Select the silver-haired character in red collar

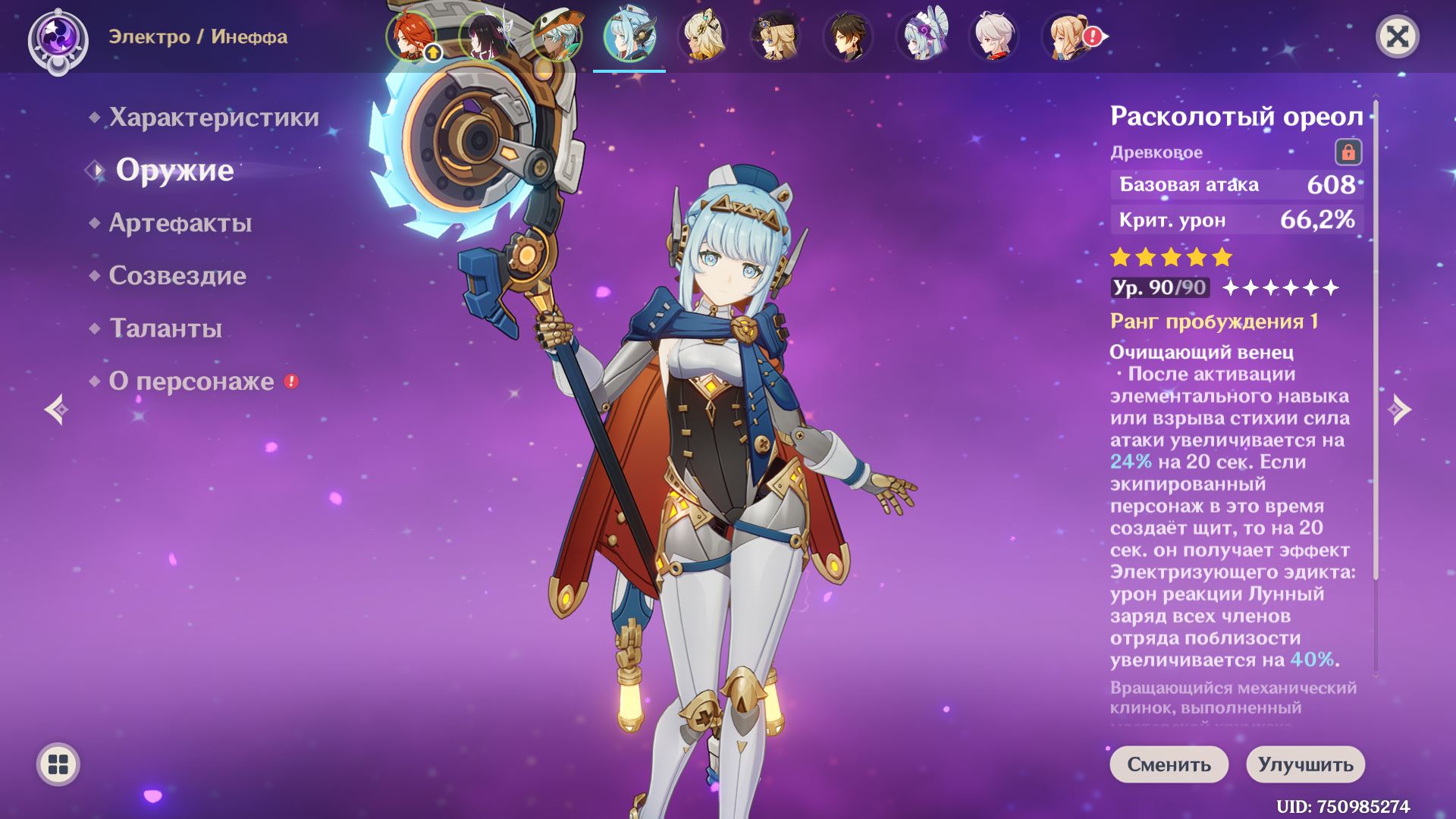pos(993,36)
